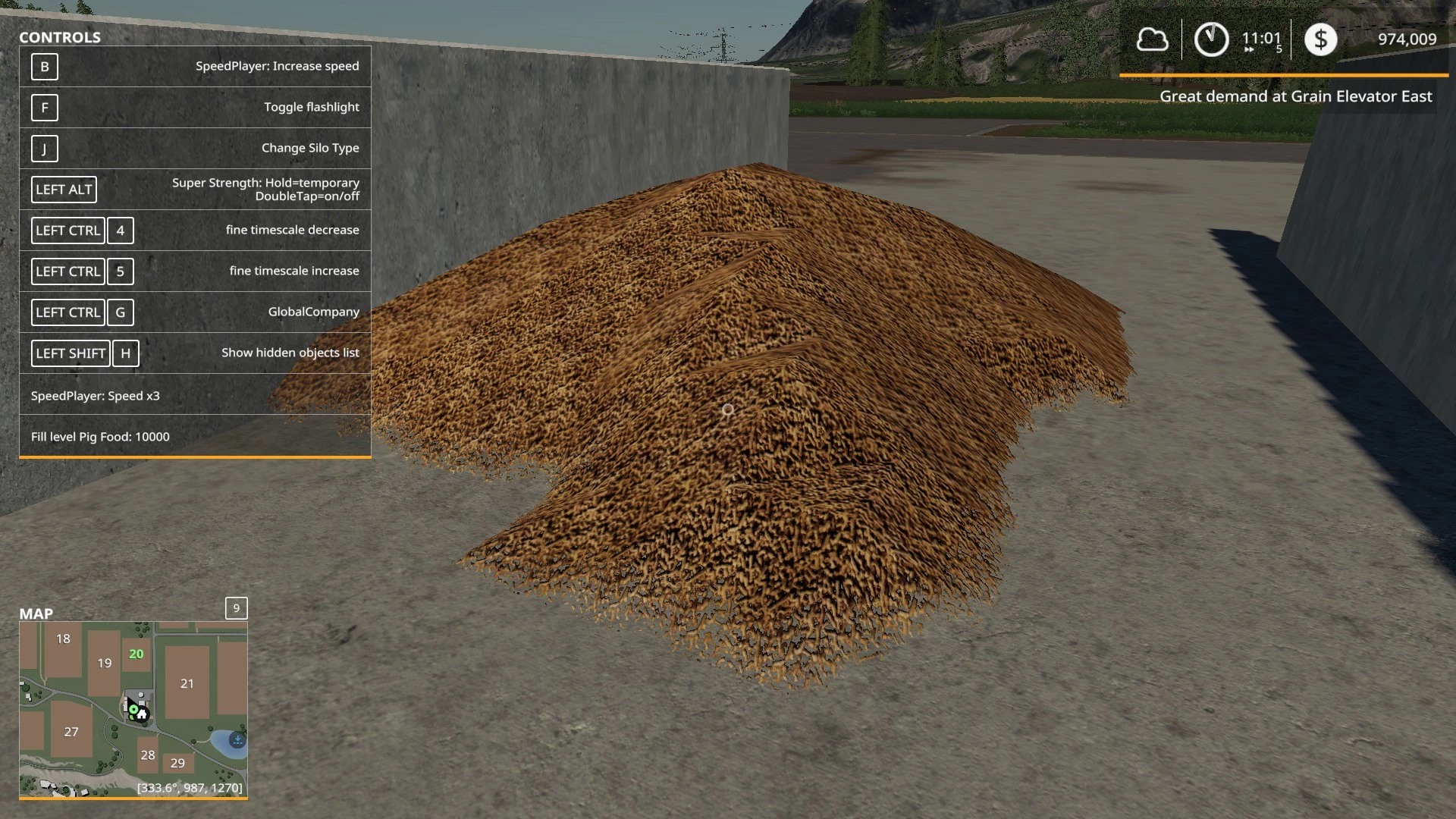Image resolution: width=1456 pixels, height=819 pixels.
Task: Select the house marker on the minimap
Action: [x=143, y=714]
